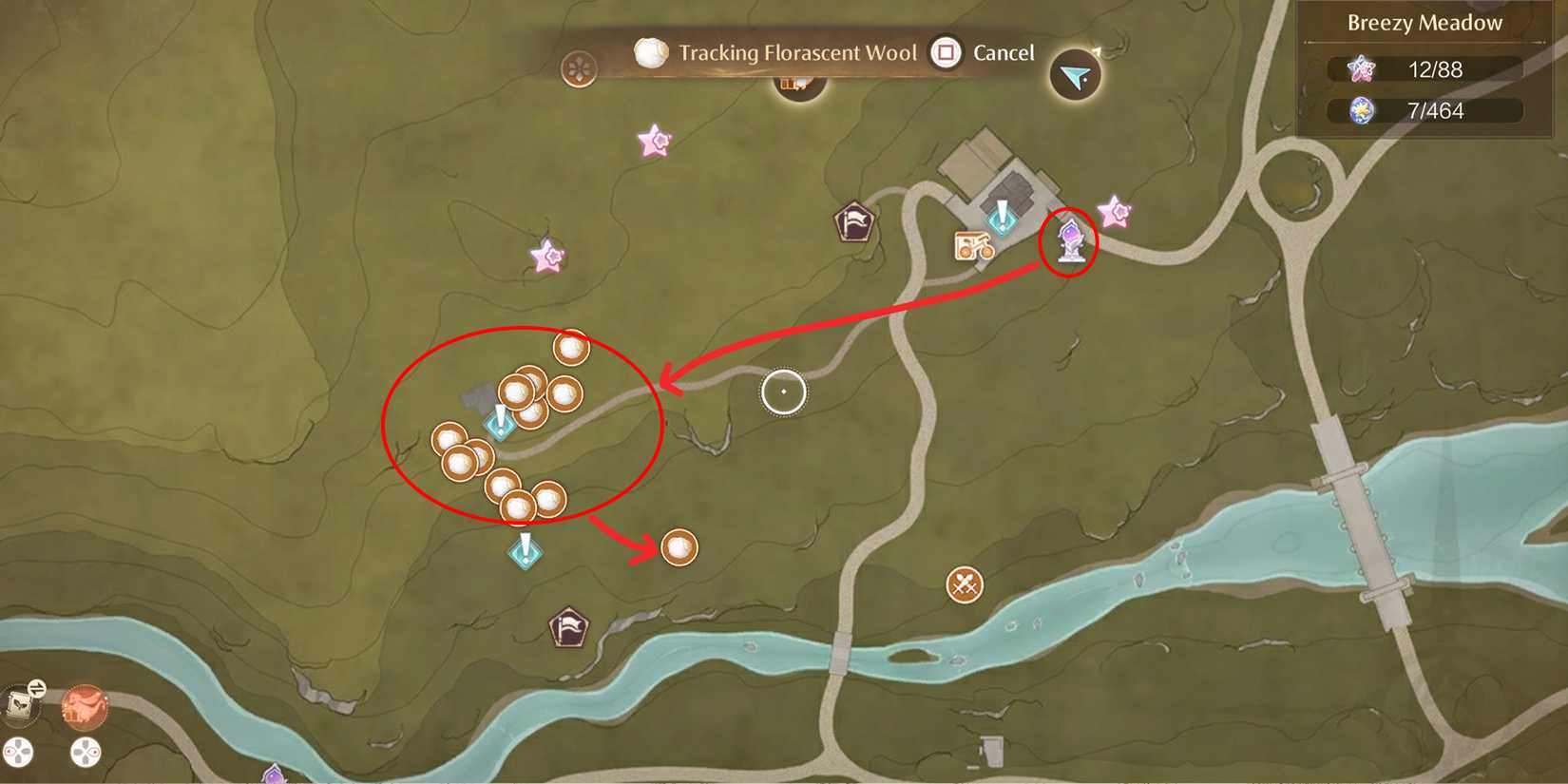Open the chest icon above the tracking banner
The image size is (1568, 784).
click(x=798, y=86)
